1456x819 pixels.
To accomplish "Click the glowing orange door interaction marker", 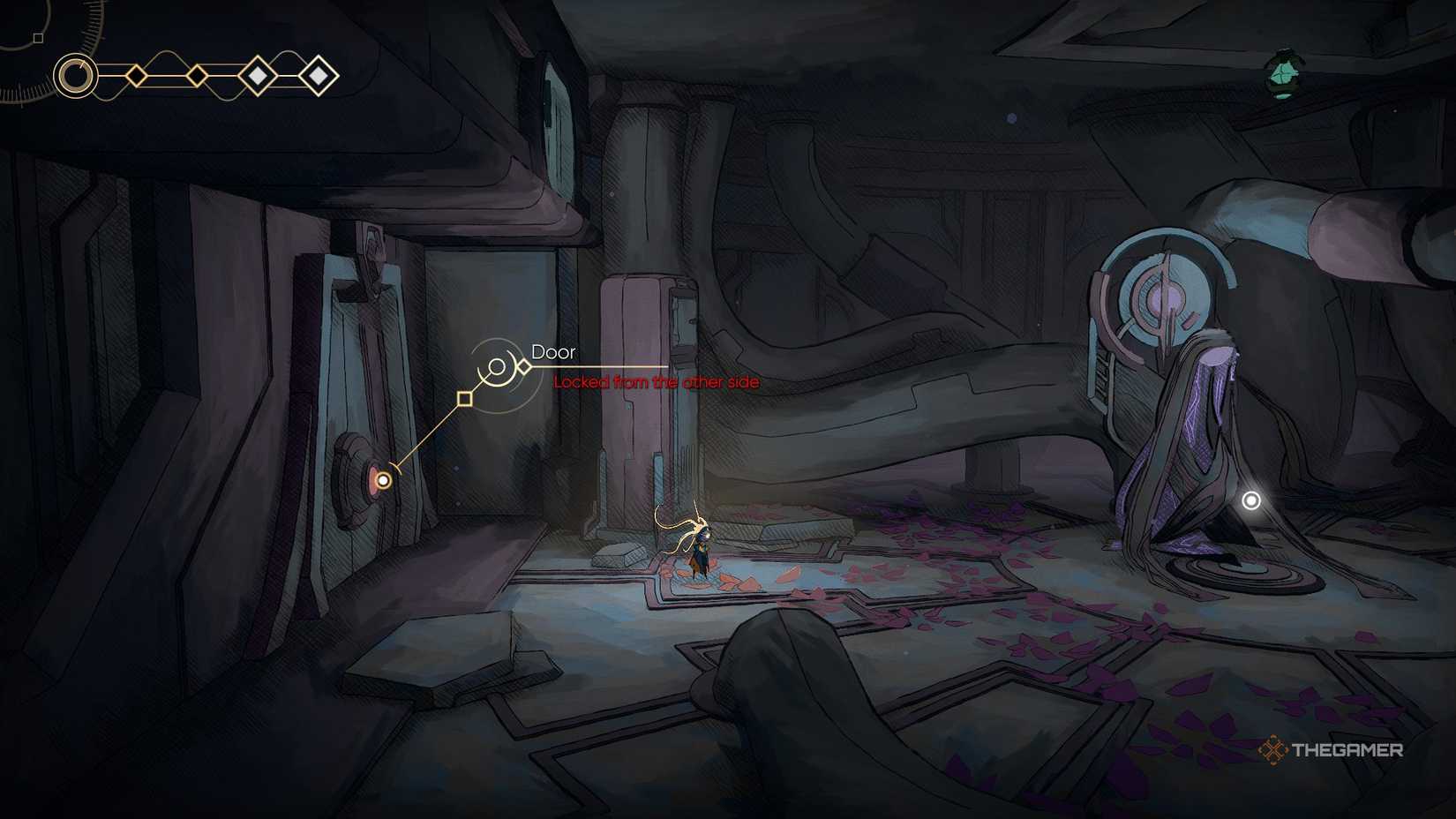I will pyautogui.click(x=383, y=479).
